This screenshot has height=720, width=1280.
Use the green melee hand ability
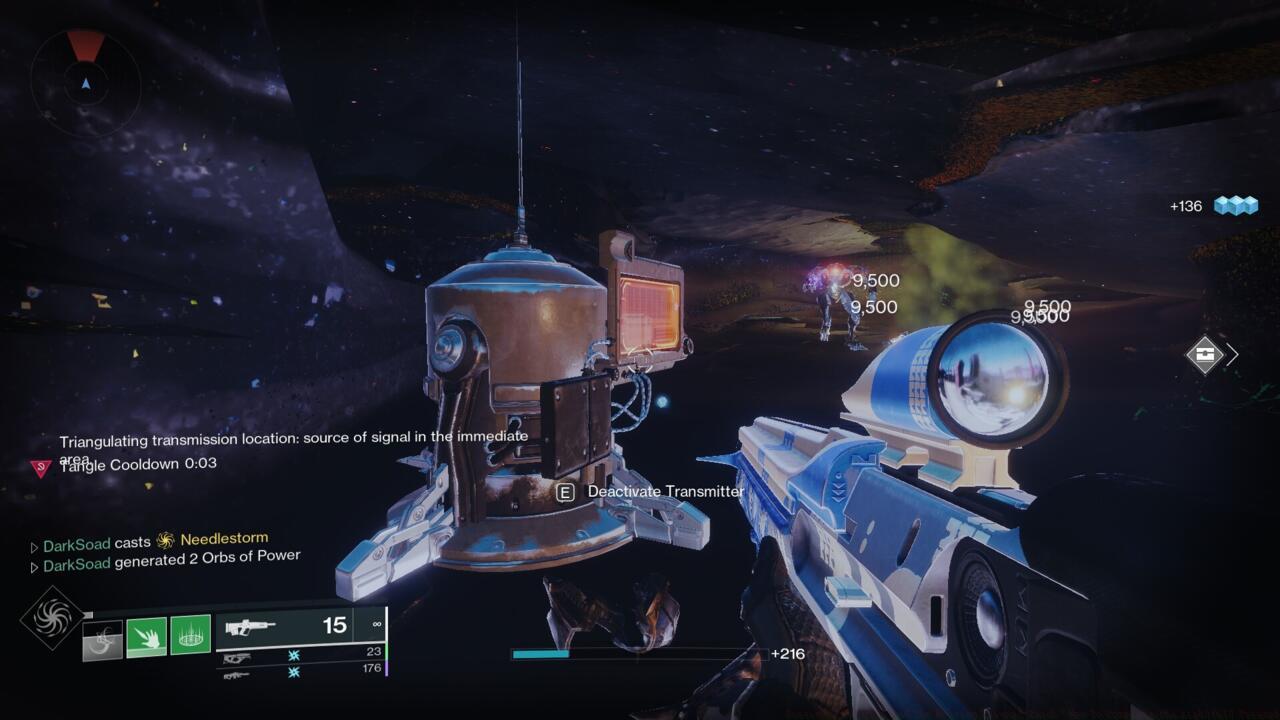146,637
